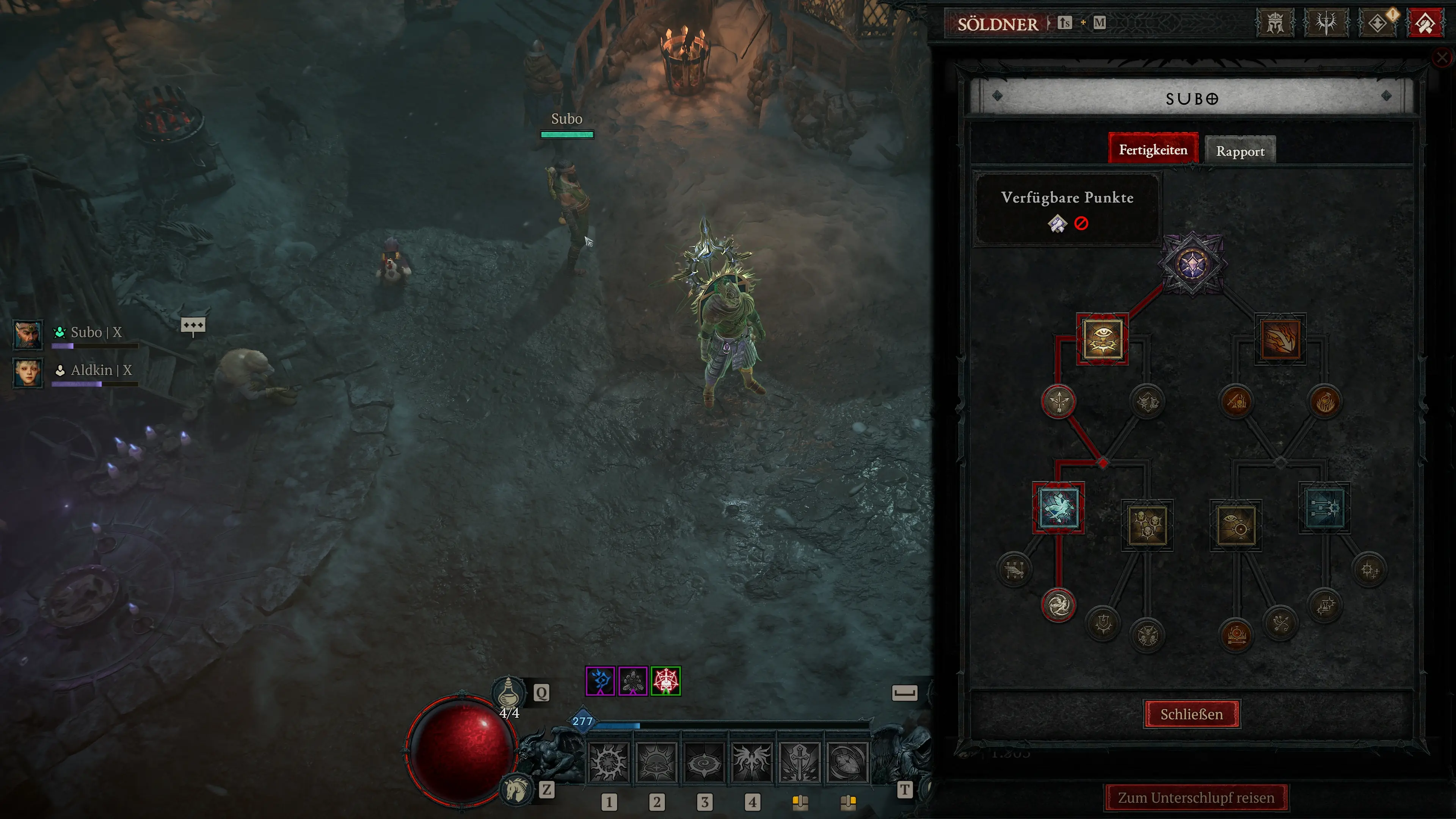This screenshot has height=819, width=1456.
Task: Click the Schließen button
Action: point(1191,714)
